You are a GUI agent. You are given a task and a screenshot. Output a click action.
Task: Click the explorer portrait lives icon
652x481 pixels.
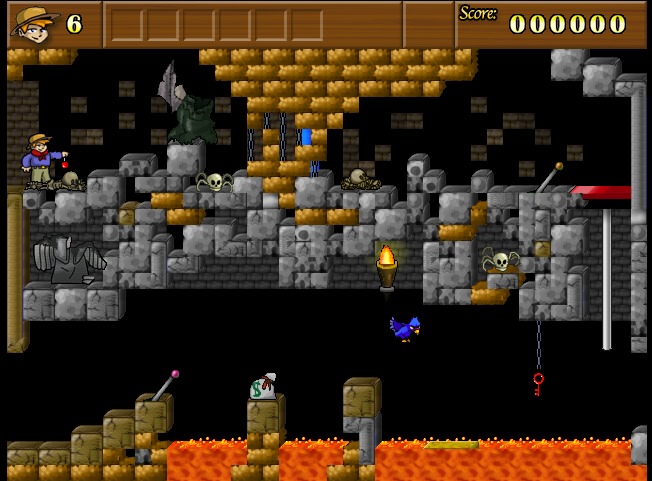(x=33, y=23)
